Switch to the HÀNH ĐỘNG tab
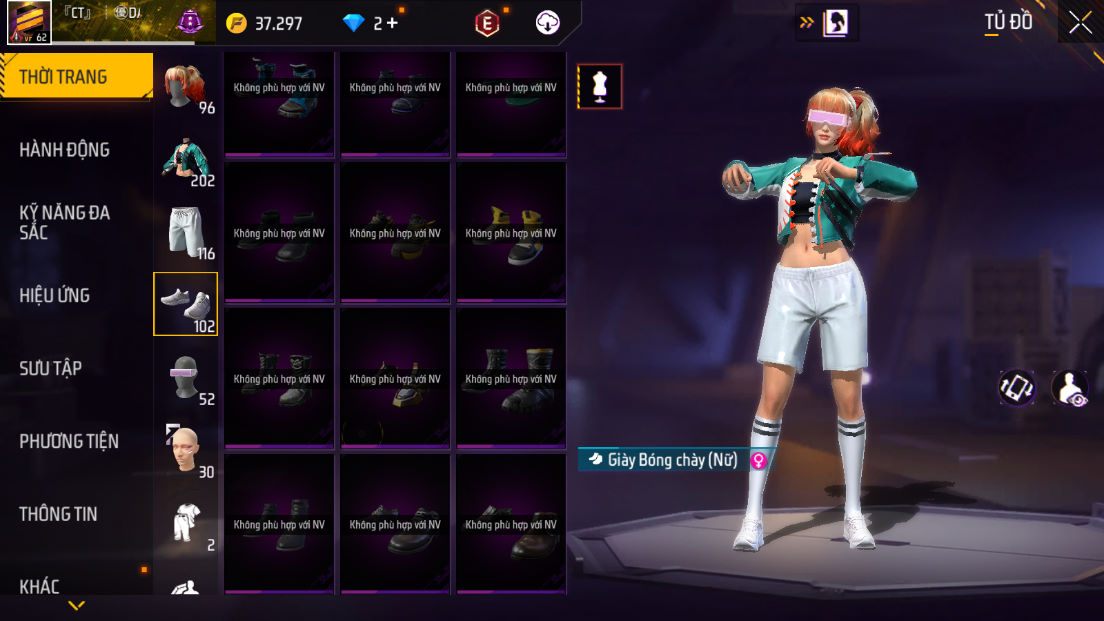 pos(65,150)
